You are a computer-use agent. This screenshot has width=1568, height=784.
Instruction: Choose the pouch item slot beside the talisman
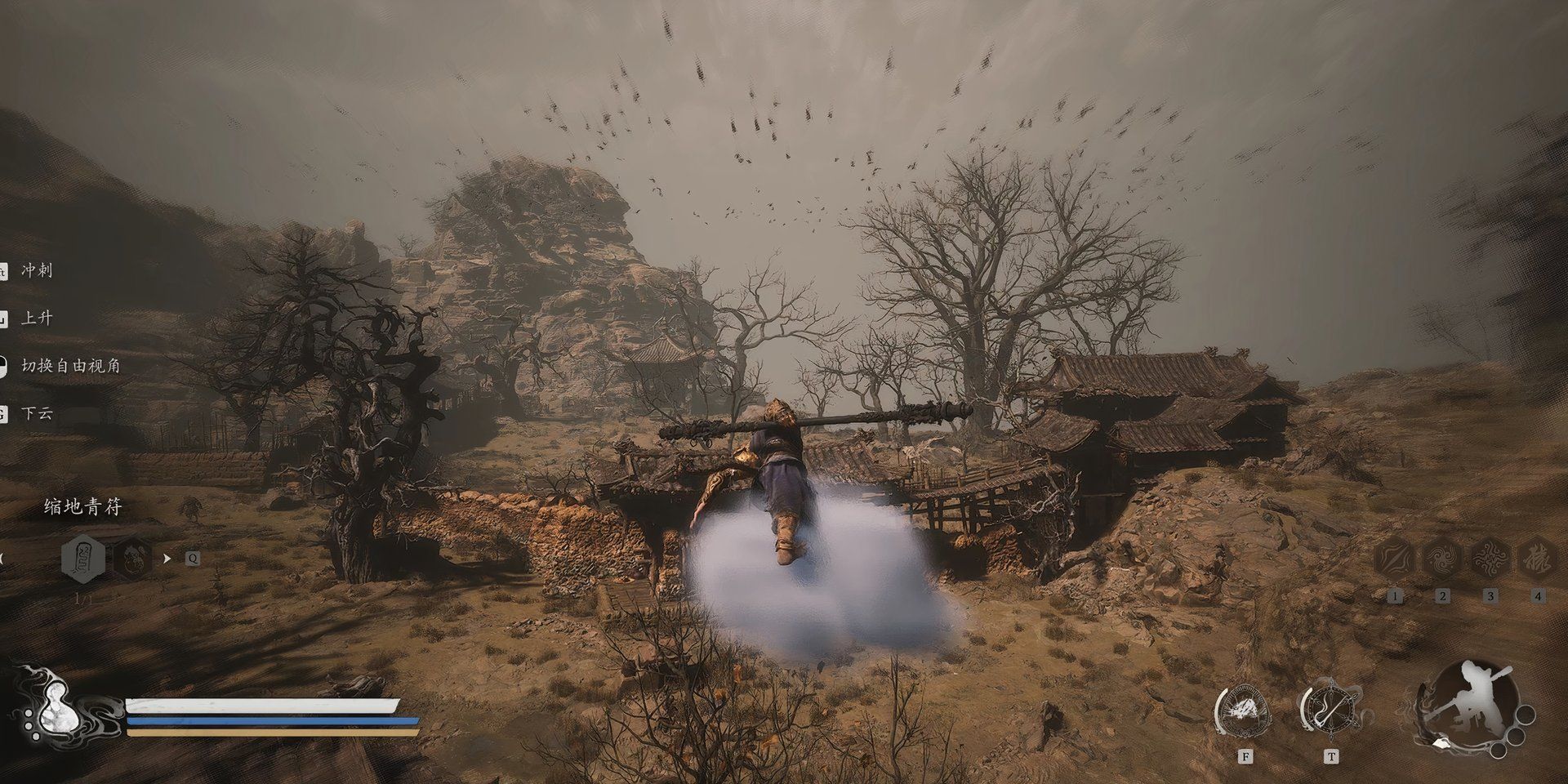click(131, 559)
